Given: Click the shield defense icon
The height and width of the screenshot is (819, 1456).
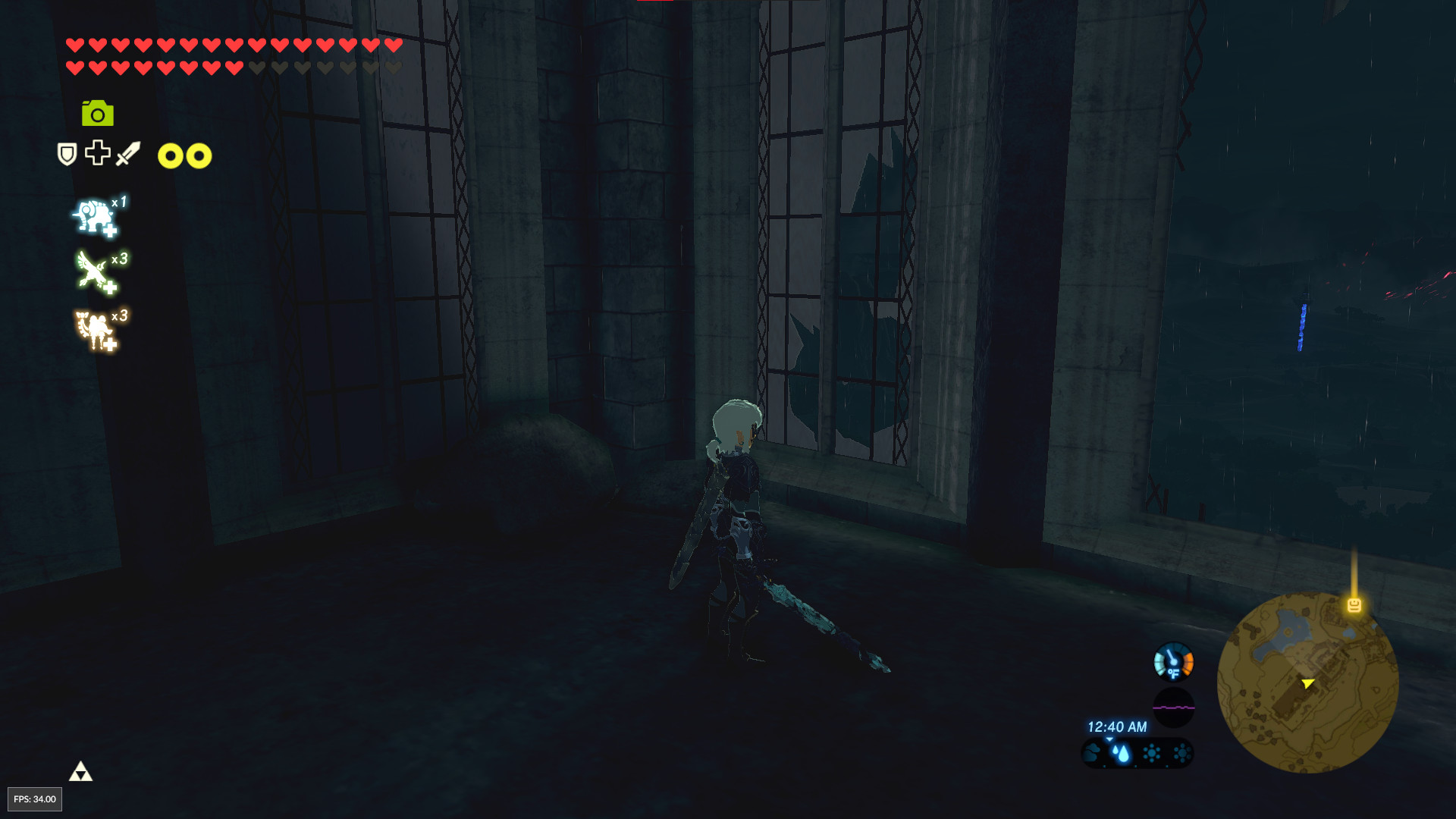Looking at the screenshot, I should coord(66,155).
